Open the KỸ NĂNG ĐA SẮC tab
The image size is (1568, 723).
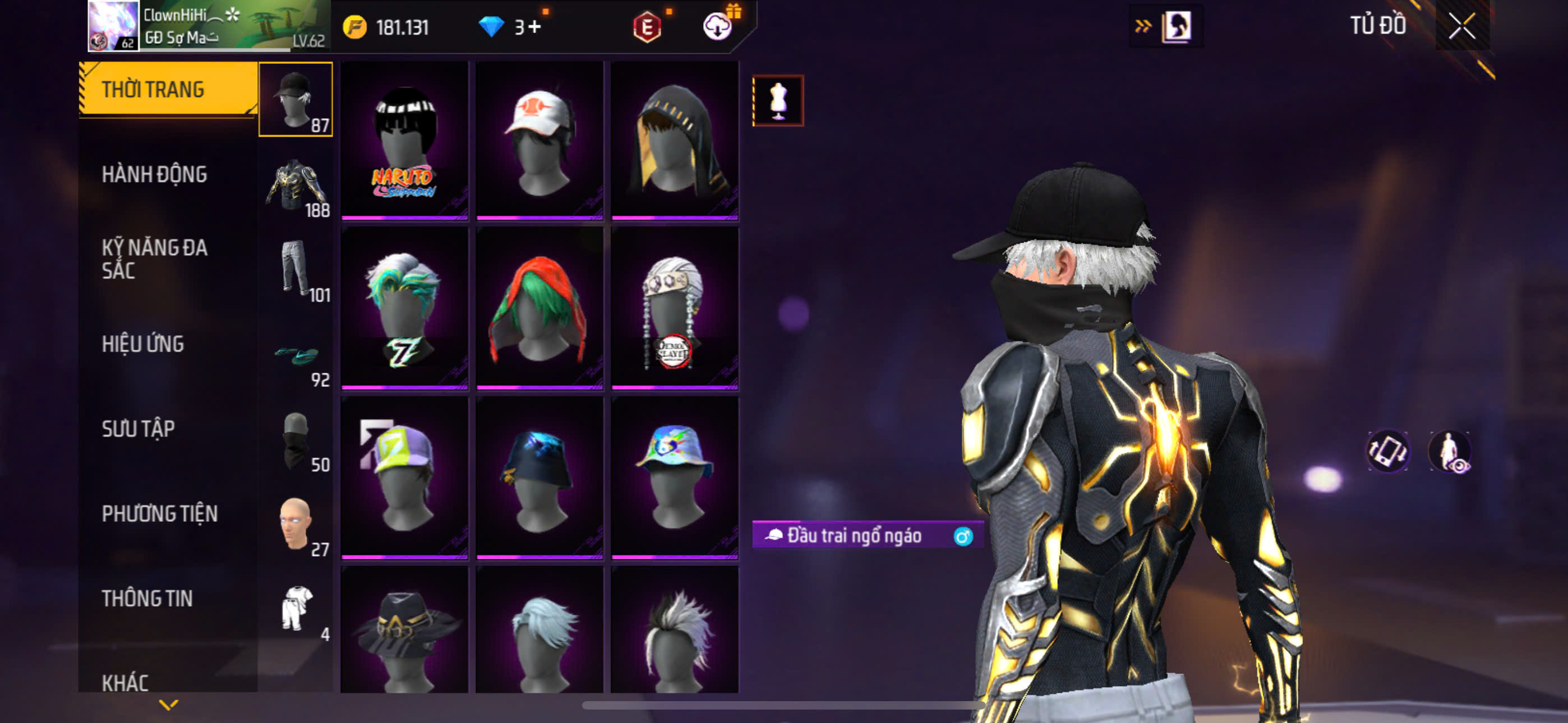[x=155, y=258]
